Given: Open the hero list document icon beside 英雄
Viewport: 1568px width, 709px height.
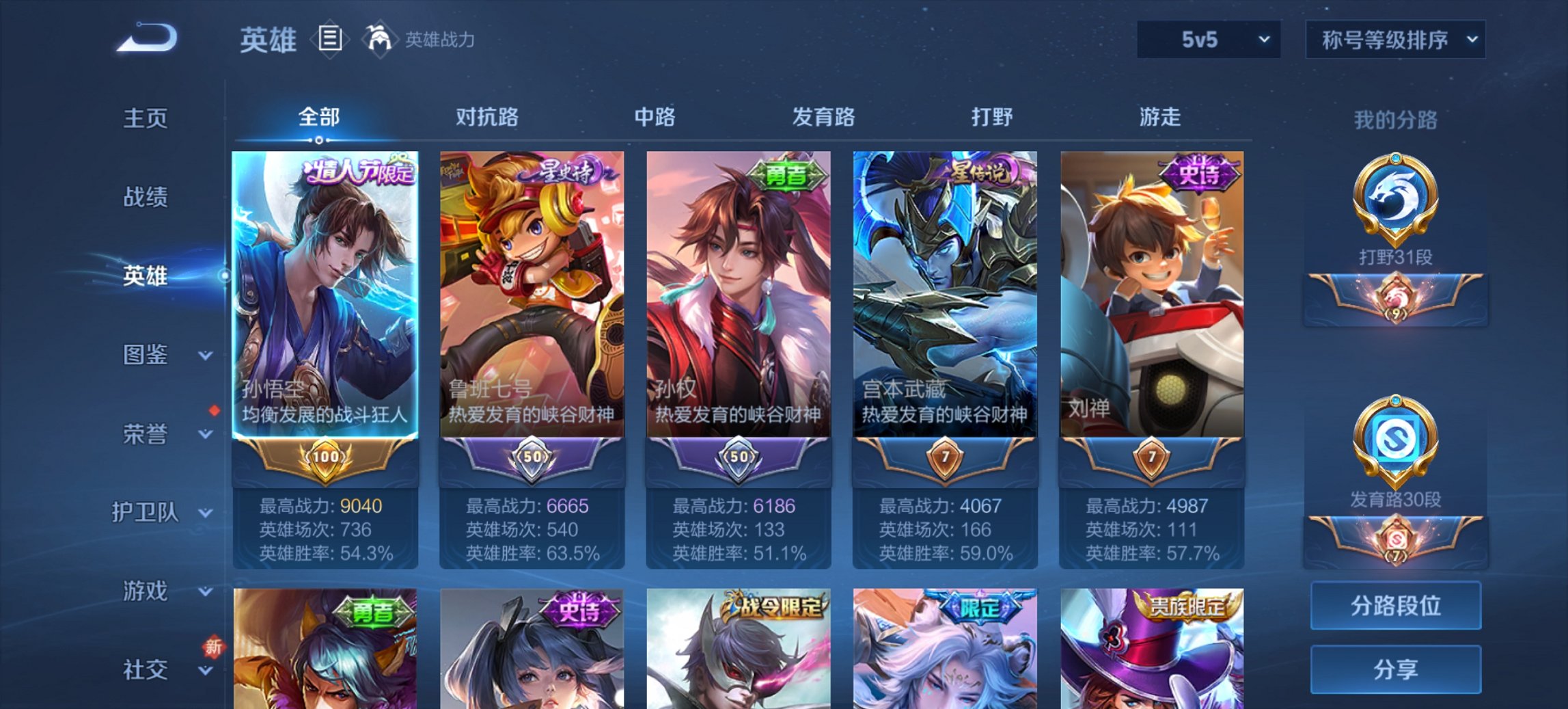Looking at the screenshot, I should coord(330,40).
